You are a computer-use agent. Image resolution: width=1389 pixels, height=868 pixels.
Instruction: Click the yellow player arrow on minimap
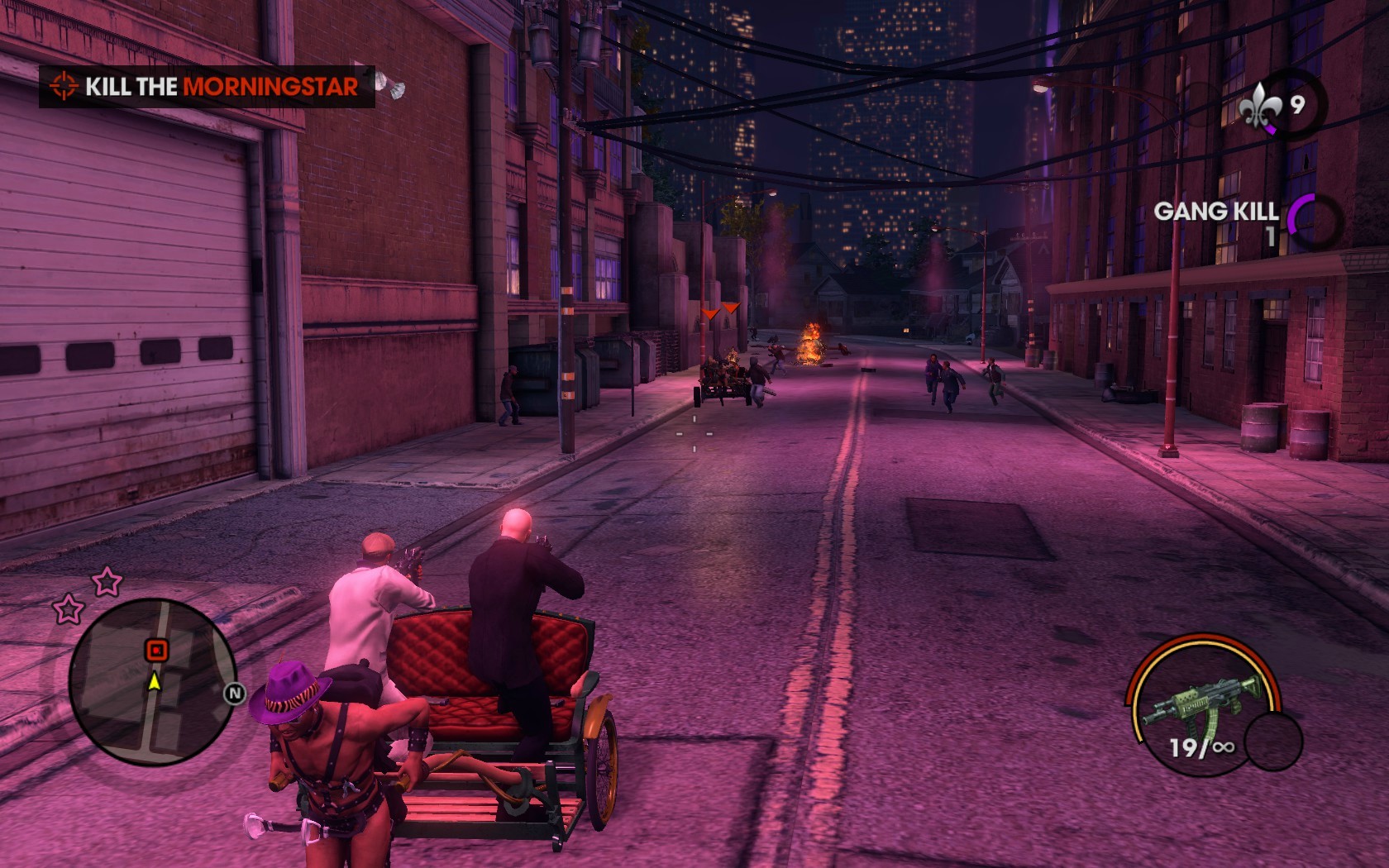(x=154, y=681)
